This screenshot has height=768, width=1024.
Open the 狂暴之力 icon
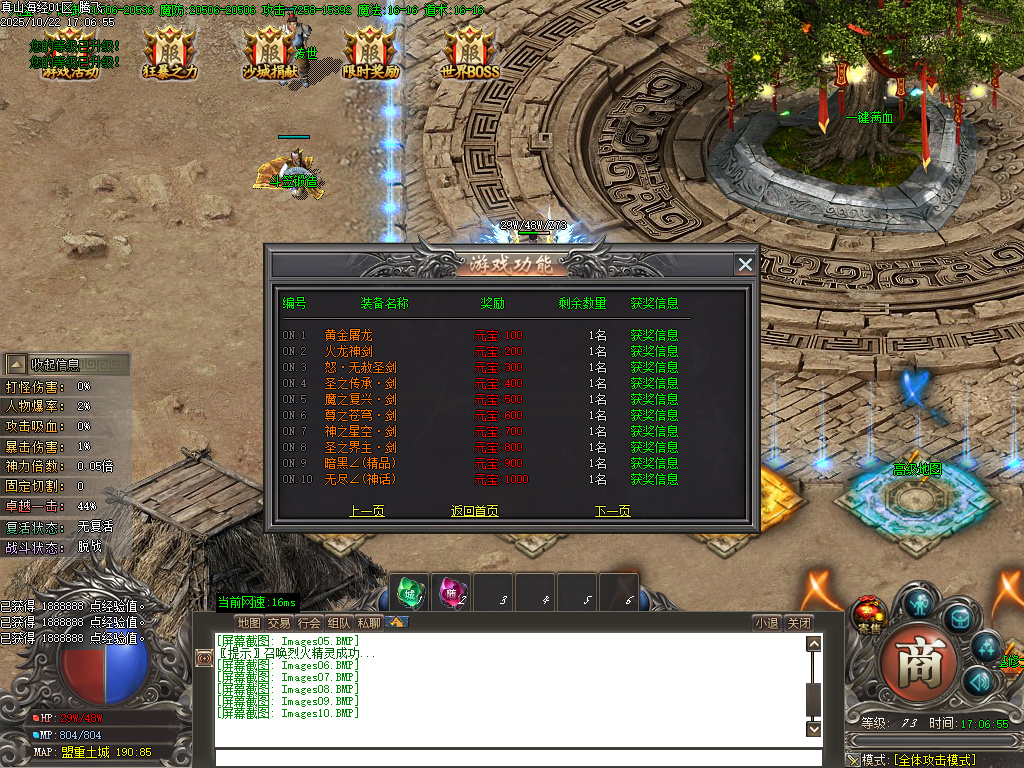point(170,52)
